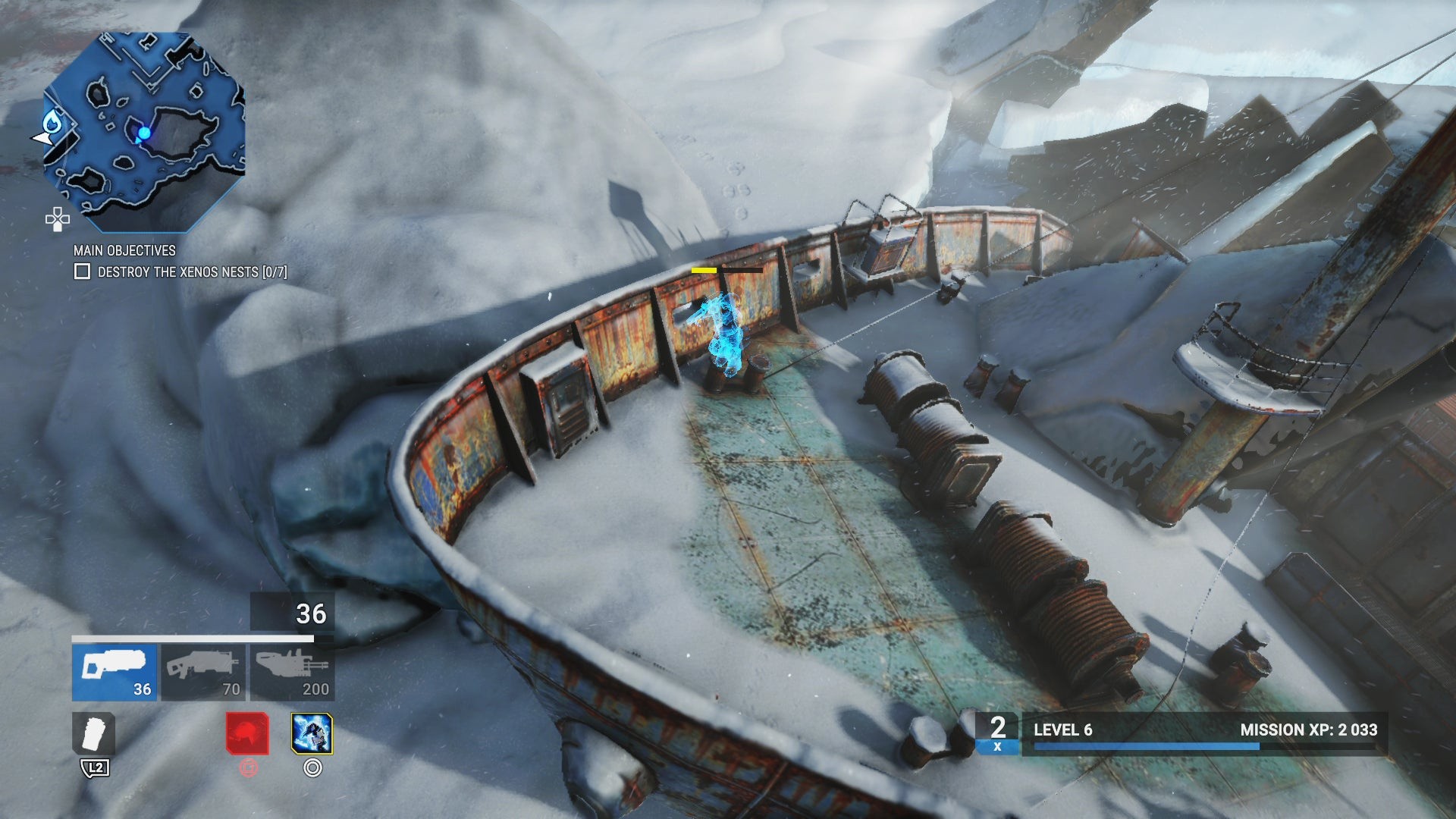Switch to the rifle with 70 ammo
Image resolution: width=1456 pixels, height=819 pixels.
click(203, 673)
